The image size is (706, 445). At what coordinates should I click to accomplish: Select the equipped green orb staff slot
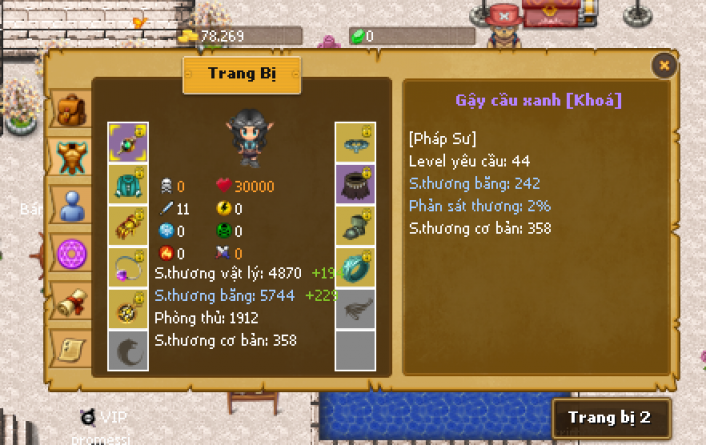128,142
